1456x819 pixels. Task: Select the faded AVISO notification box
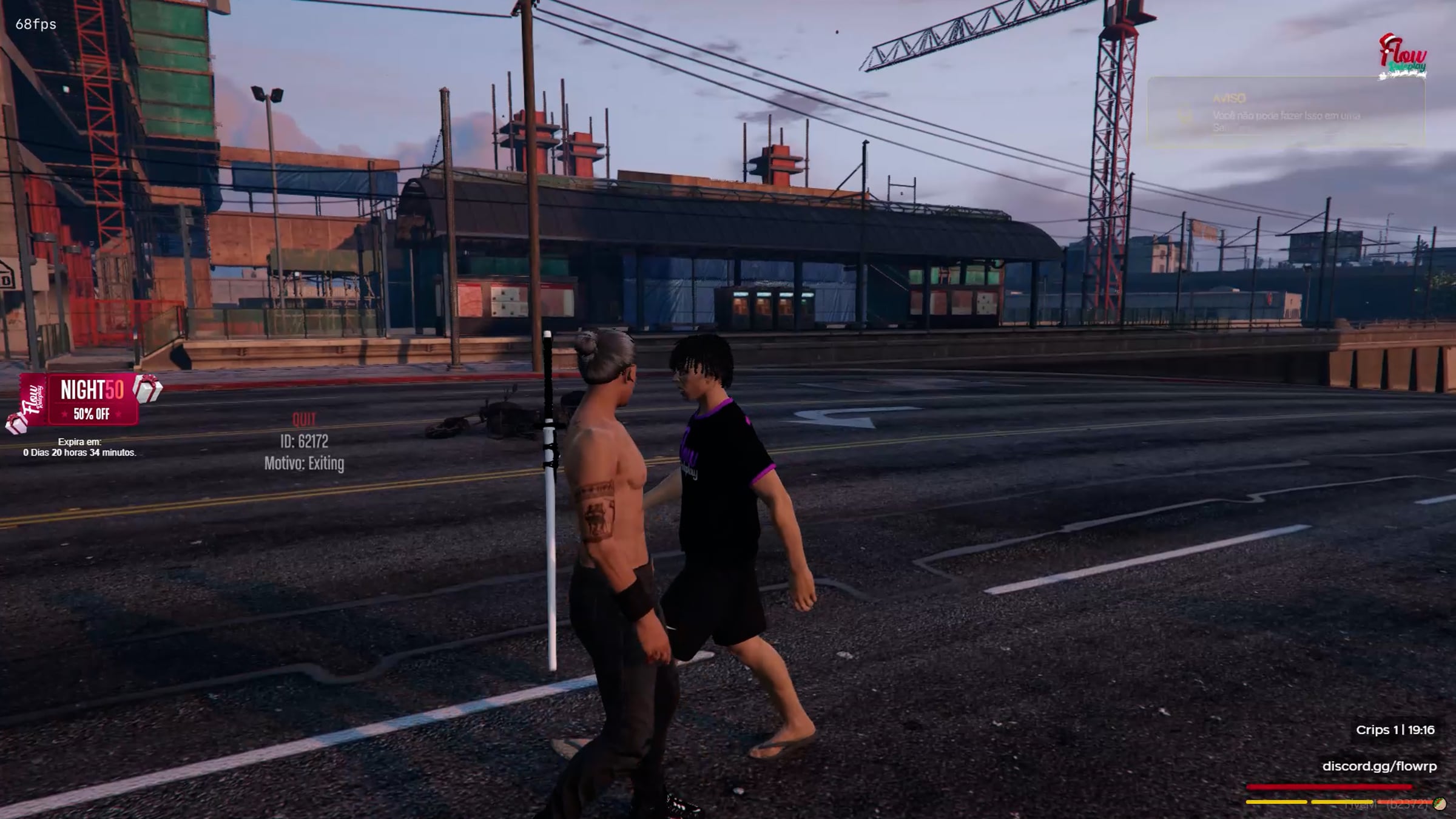1285,113
